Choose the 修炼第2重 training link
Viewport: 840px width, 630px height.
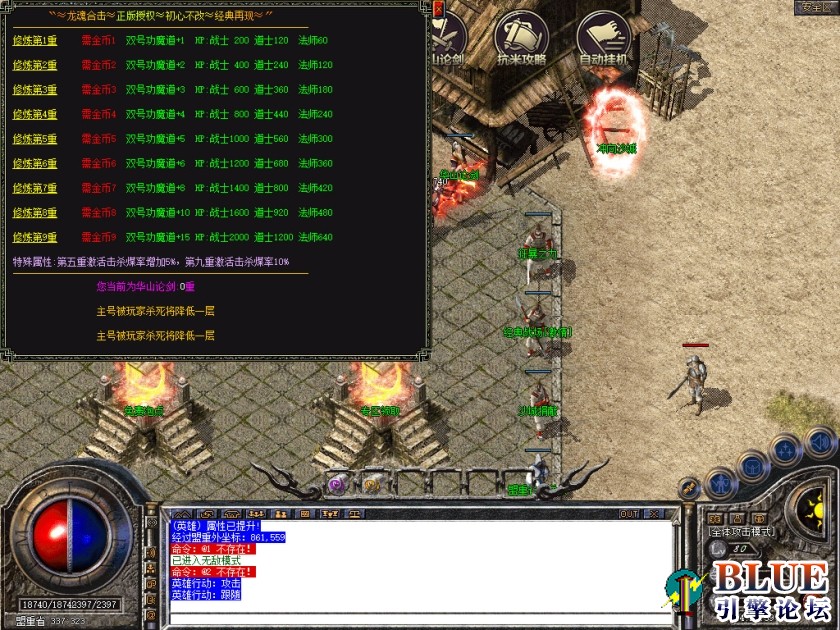click(35, 65)
